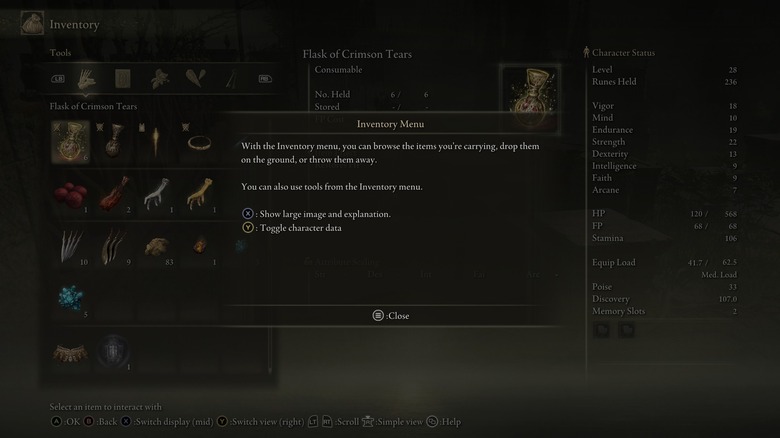The image size is (780, 438).
Task: Select the second flask with red liquid
Action: coord(114,141)
